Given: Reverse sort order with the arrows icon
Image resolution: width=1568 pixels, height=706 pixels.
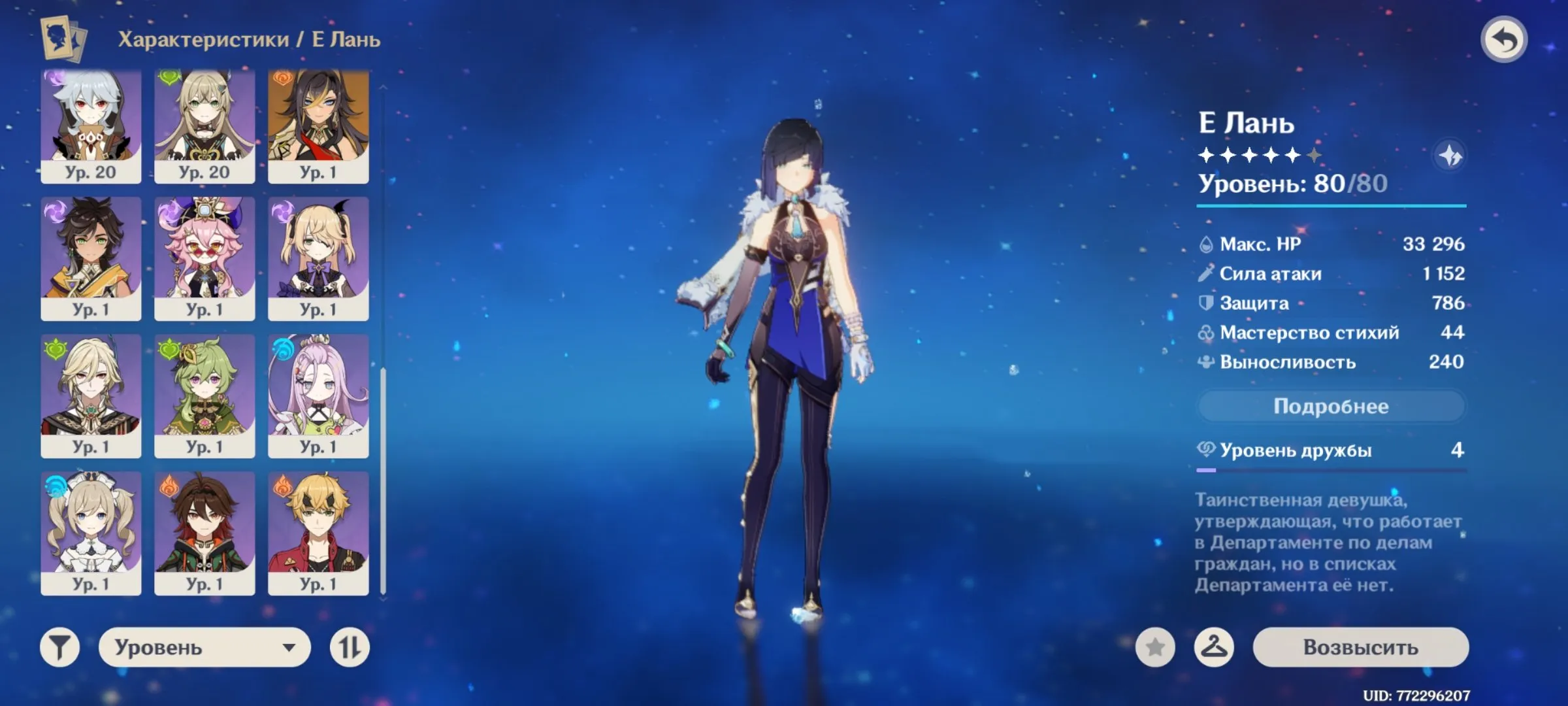Looking at the screenshot, I should [351, 648].
